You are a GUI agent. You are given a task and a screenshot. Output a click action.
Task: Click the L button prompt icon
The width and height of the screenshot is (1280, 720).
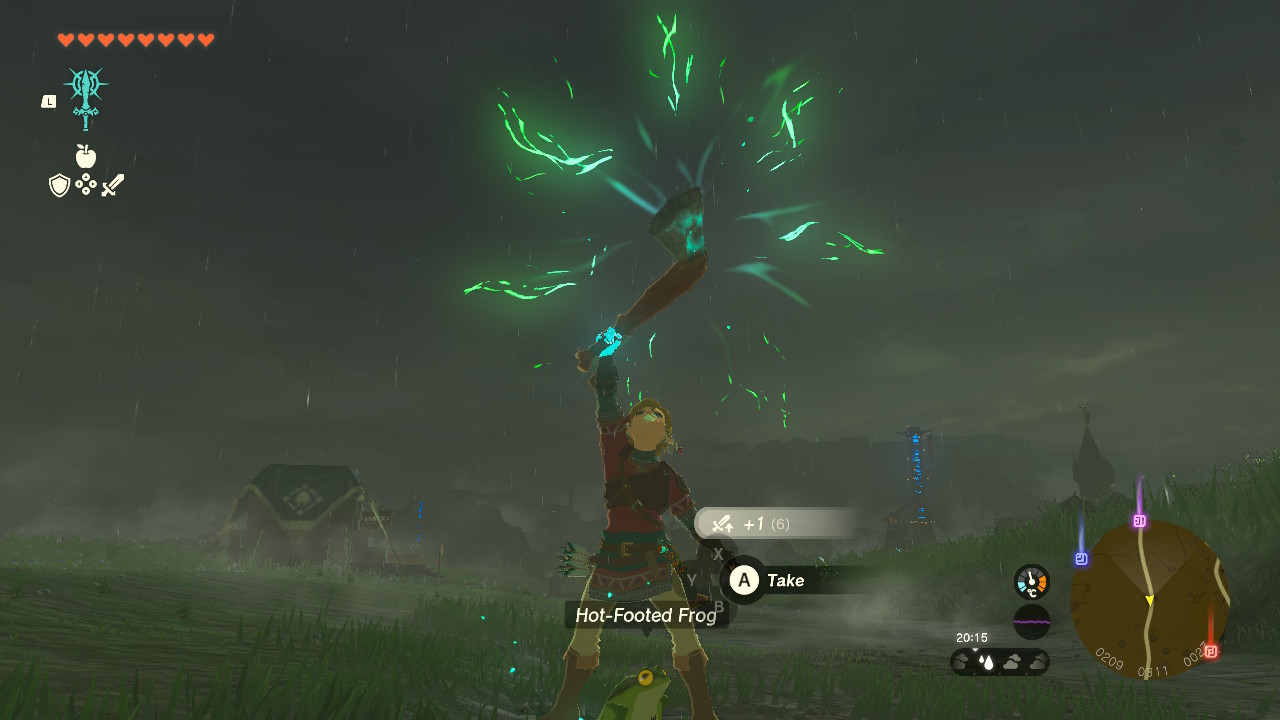(x=47, y=100)
